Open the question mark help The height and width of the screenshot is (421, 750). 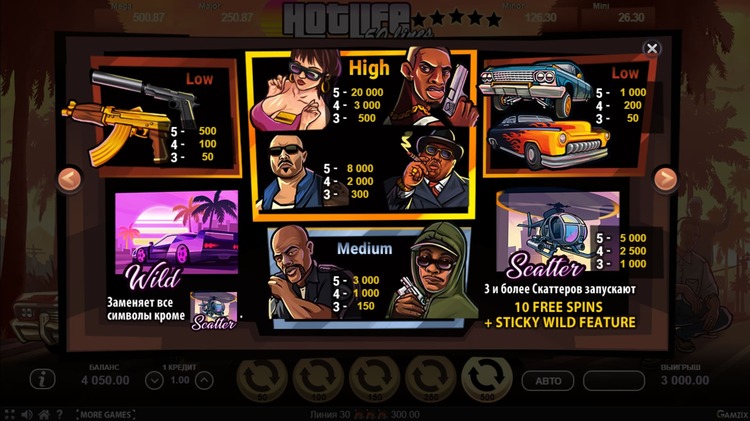pos(59,413)
